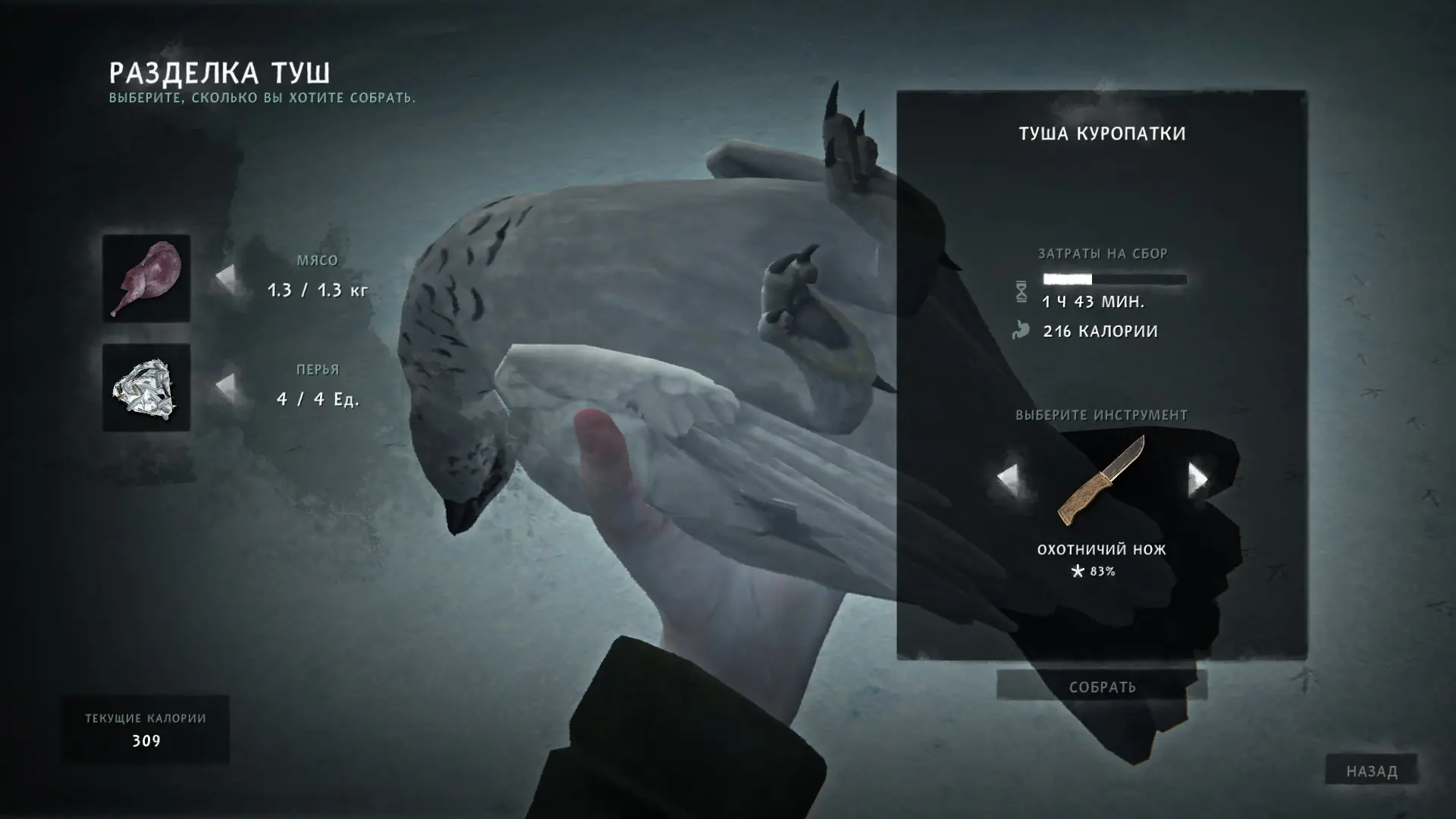The height and width of the screenshot is (819, 1456).
Task: Select the meat item icon
Action: (146, 278)
